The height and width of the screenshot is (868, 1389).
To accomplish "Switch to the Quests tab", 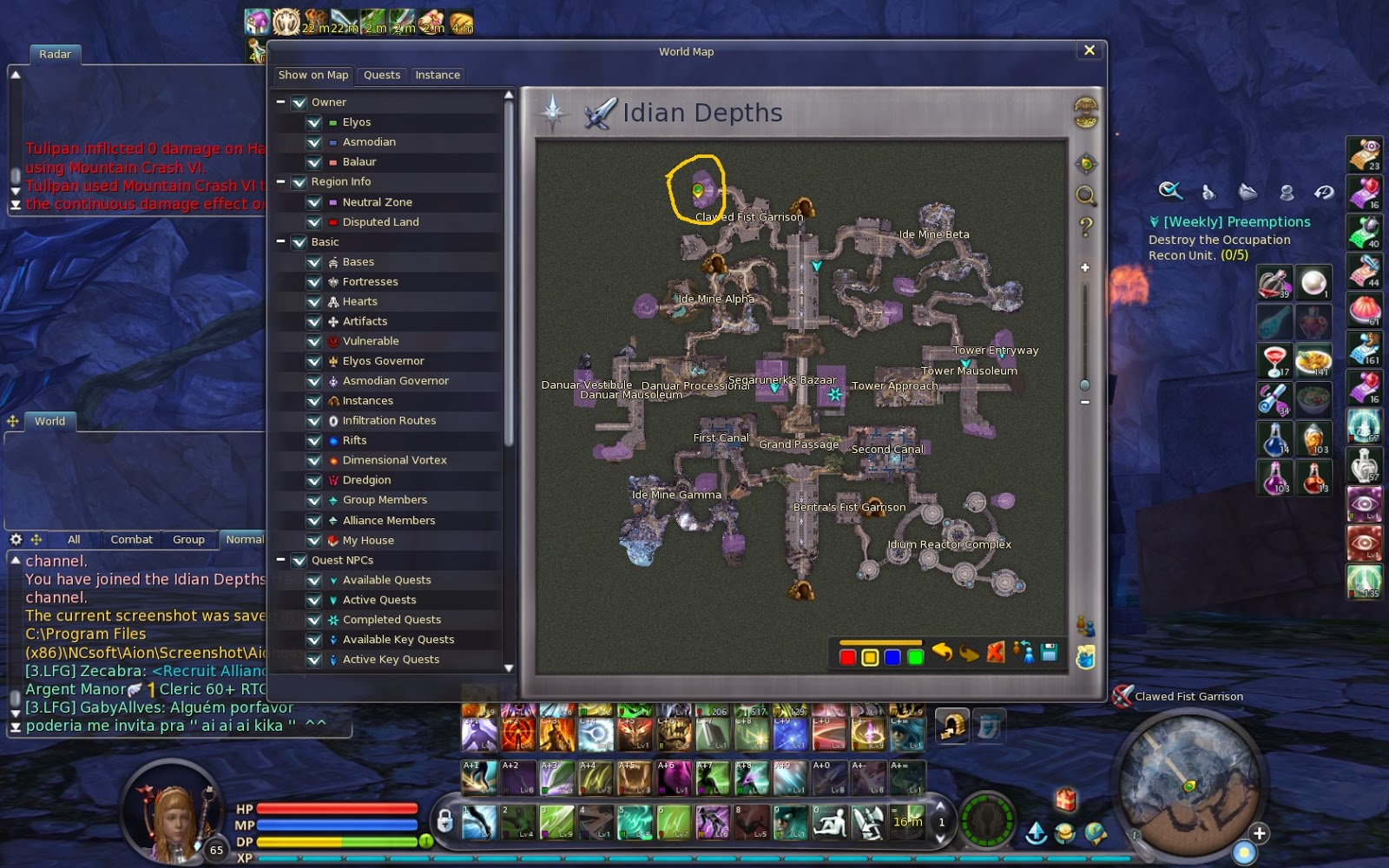I will click(381, 76).
